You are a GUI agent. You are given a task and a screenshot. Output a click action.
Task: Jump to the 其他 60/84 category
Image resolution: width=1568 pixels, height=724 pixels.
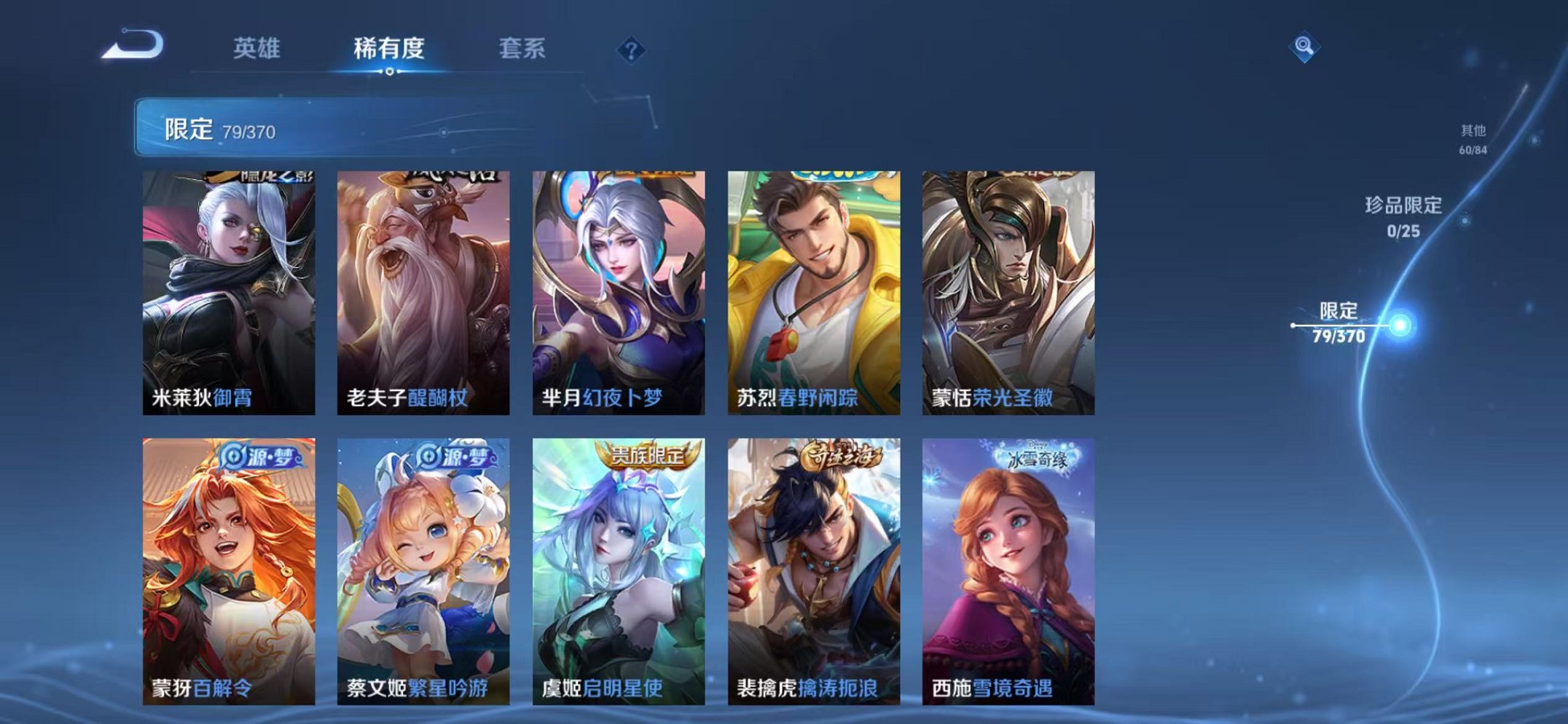point(1473,138)
